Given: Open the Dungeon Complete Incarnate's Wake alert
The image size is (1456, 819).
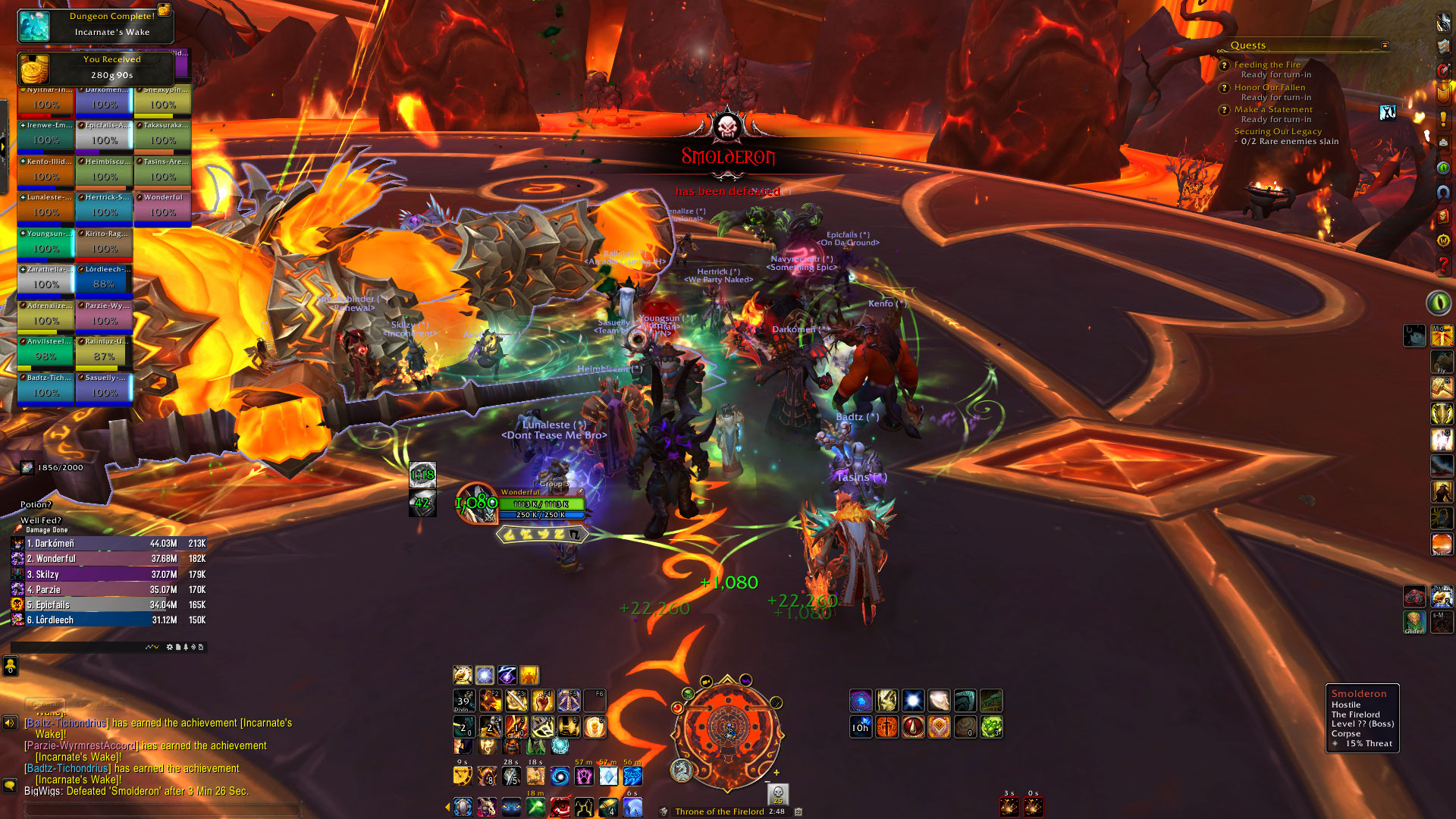Looking at the screenshot, I should 96,24.
